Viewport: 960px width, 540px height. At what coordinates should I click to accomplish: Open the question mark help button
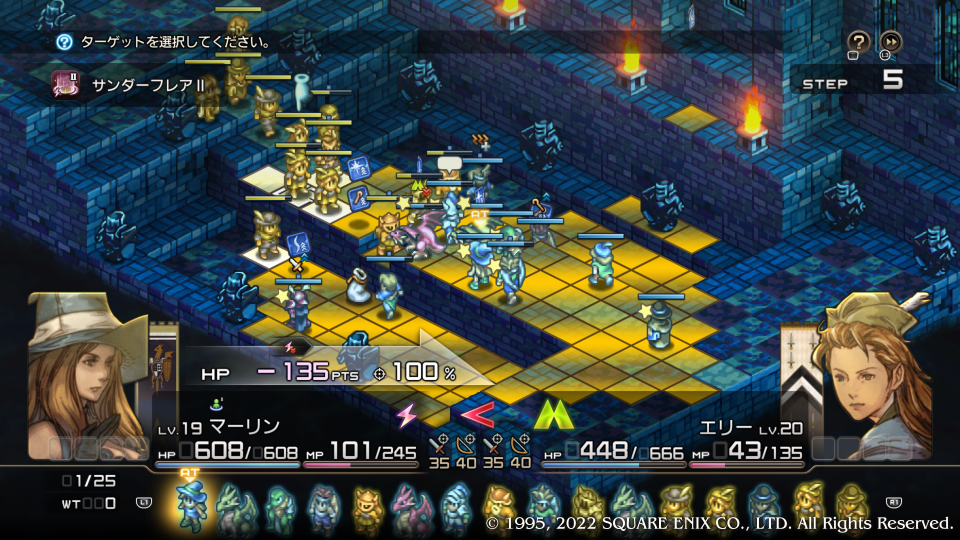[858, 41]
